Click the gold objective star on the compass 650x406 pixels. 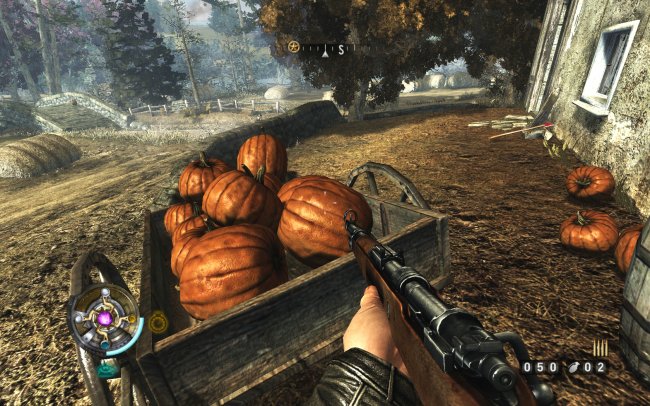point(294,47)
